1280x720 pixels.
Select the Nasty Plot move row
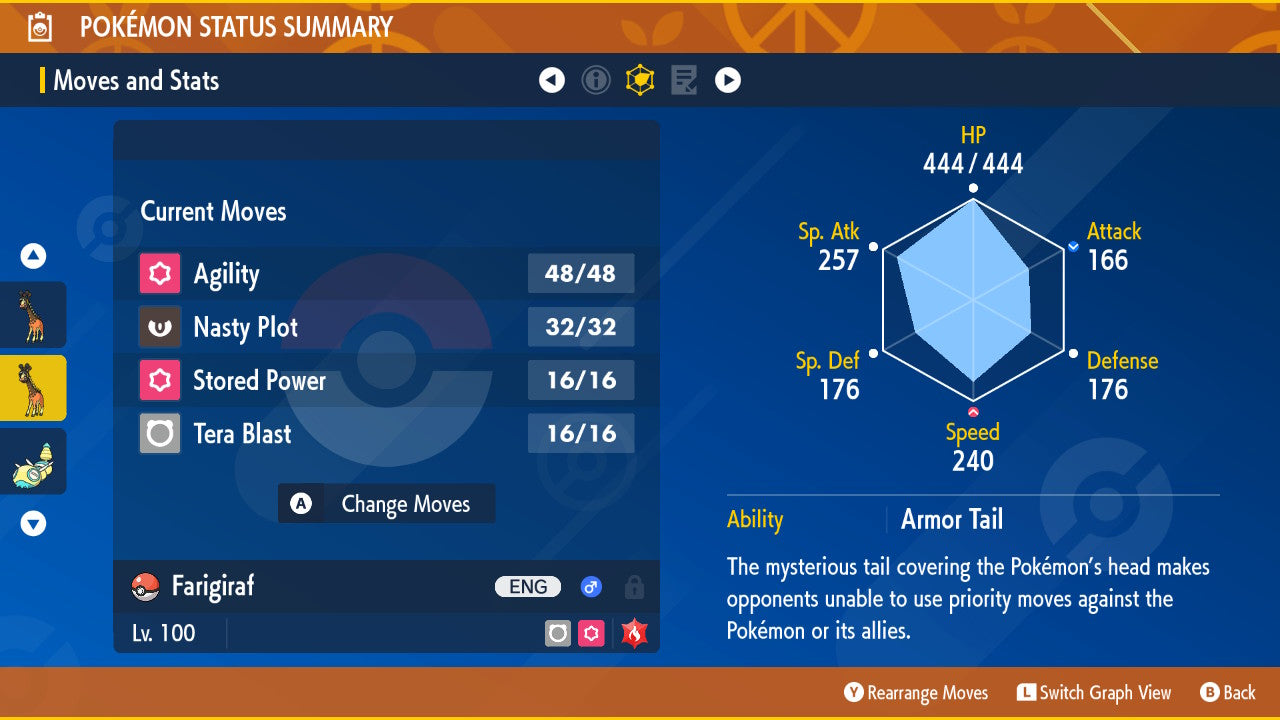coord(386,327)
